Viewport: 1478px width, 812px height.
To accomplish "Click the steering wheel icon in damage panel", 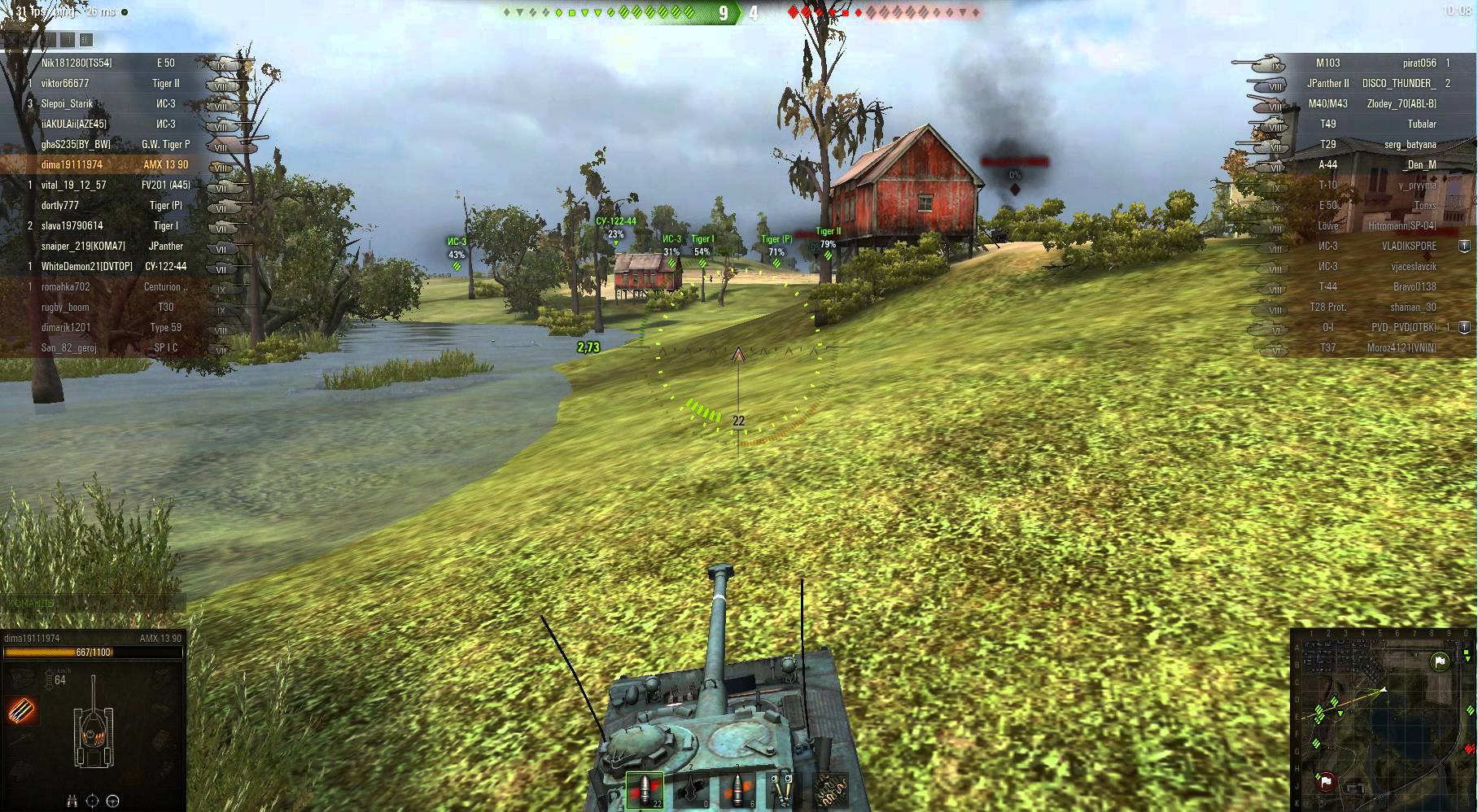I will click(x=113, y=801).
